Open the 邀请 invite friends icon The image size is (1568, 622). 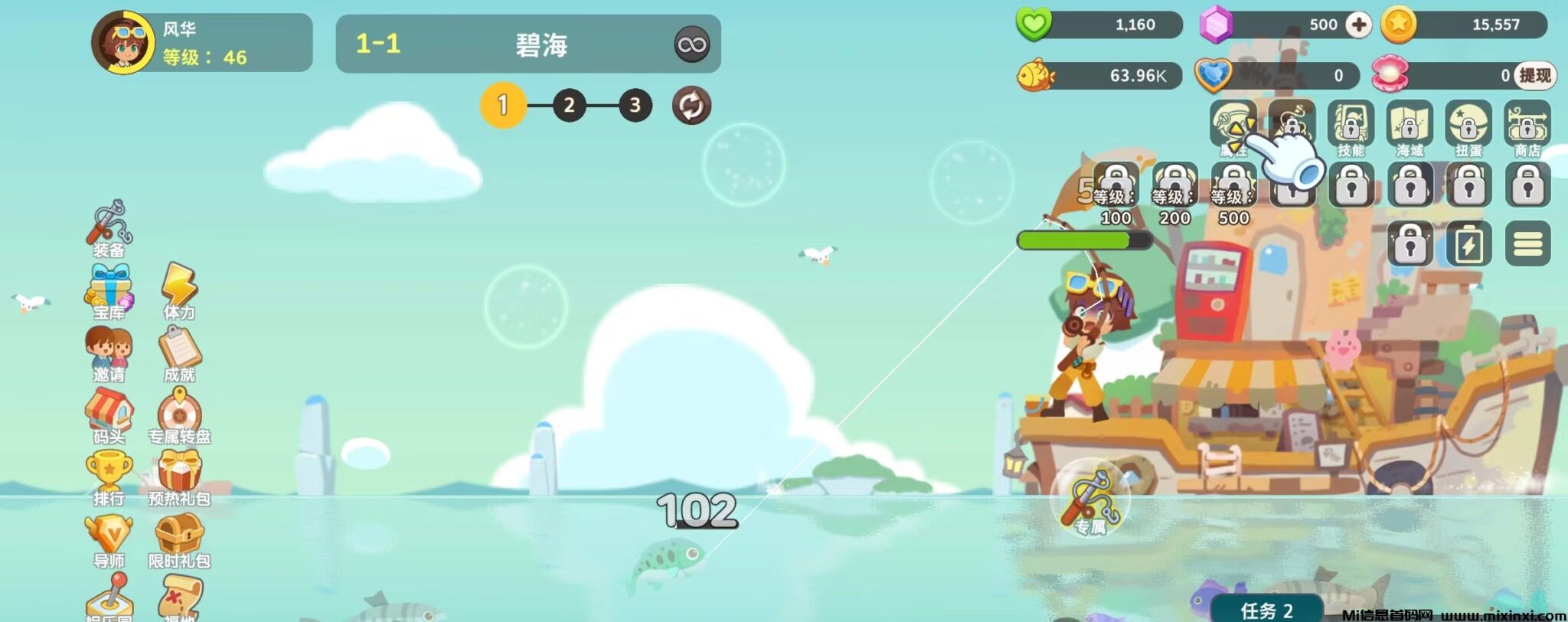coord(109,353)
